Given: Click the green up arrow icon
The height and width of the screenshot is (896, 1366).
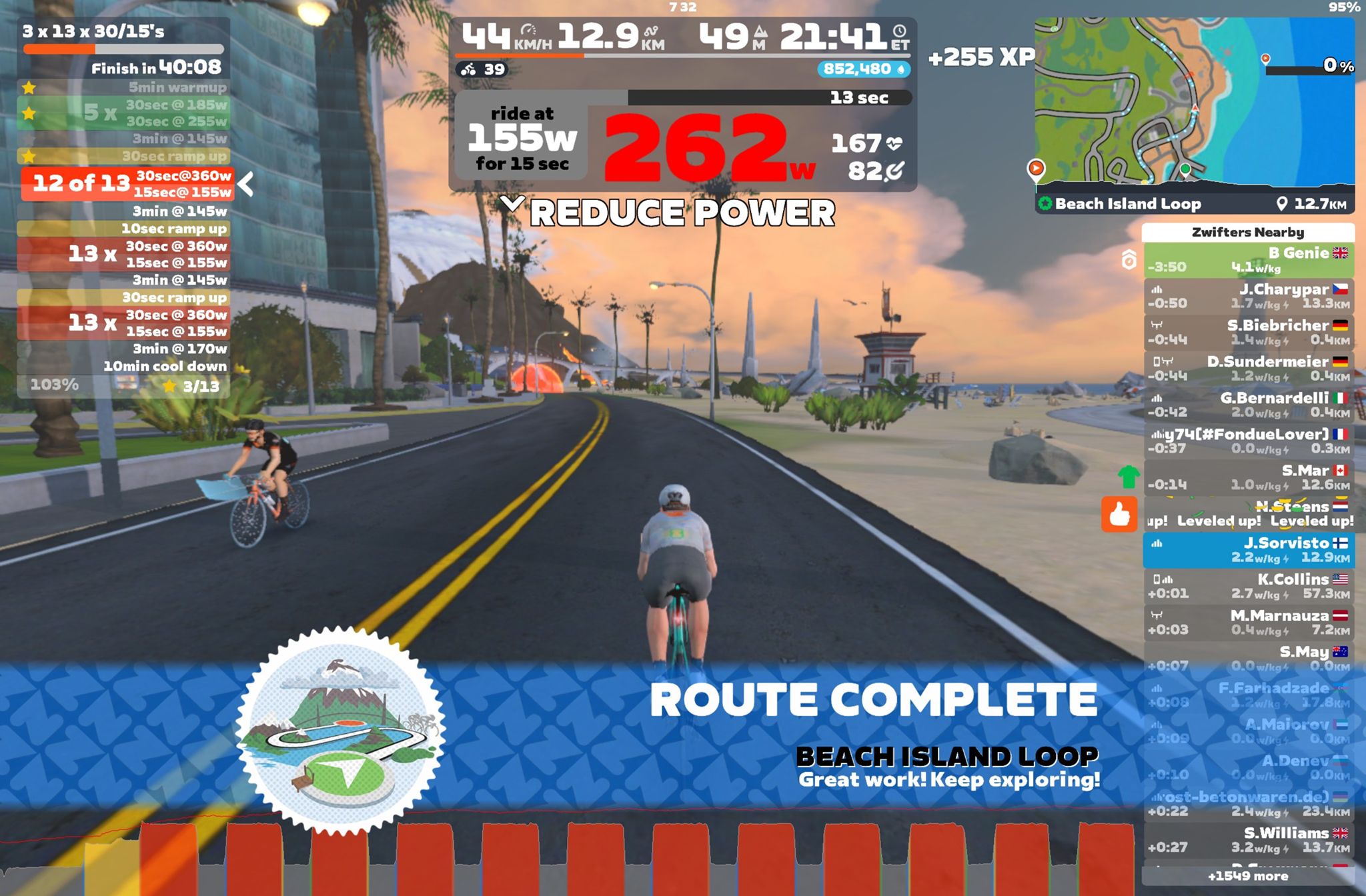Looking at the screenshot, I should coord(1128,477).
